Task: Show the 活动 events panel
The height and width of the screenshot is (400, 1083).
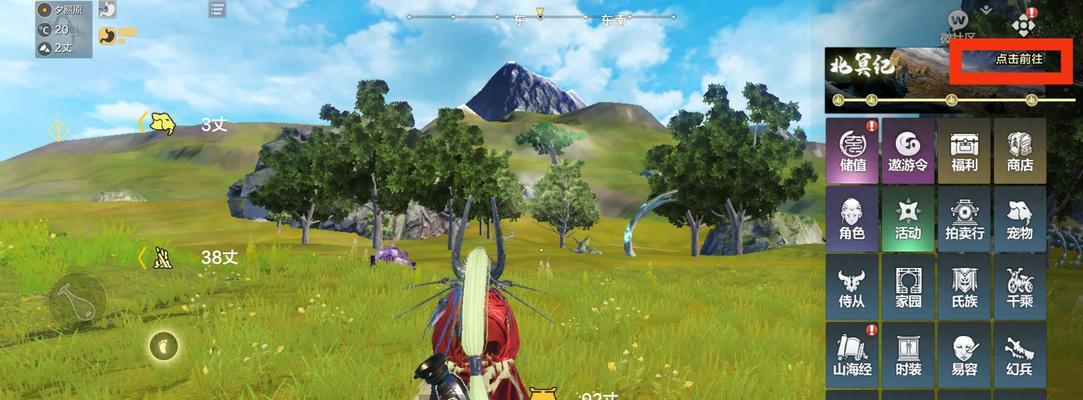Action: pos(908,219)
